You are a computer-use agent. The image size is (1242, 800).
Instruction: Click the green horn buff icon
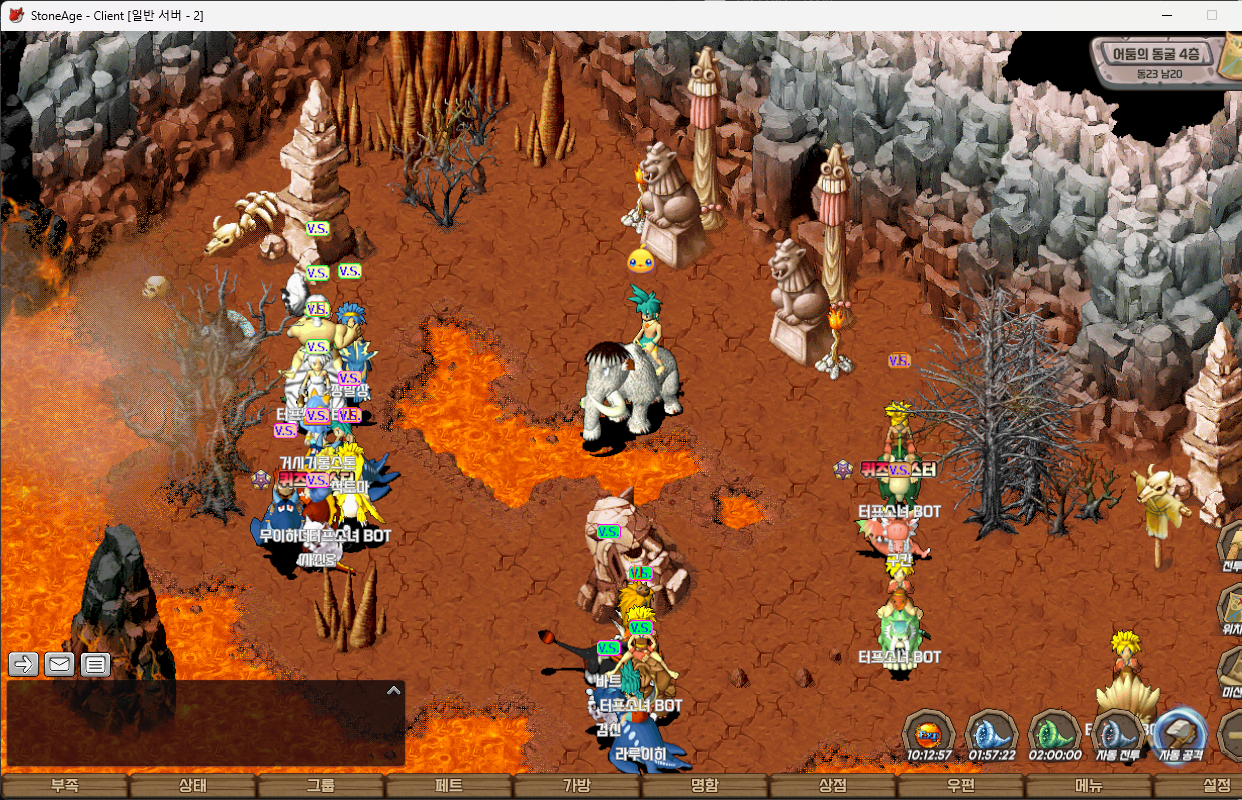pyautogui.click(x=1055, y=732)
